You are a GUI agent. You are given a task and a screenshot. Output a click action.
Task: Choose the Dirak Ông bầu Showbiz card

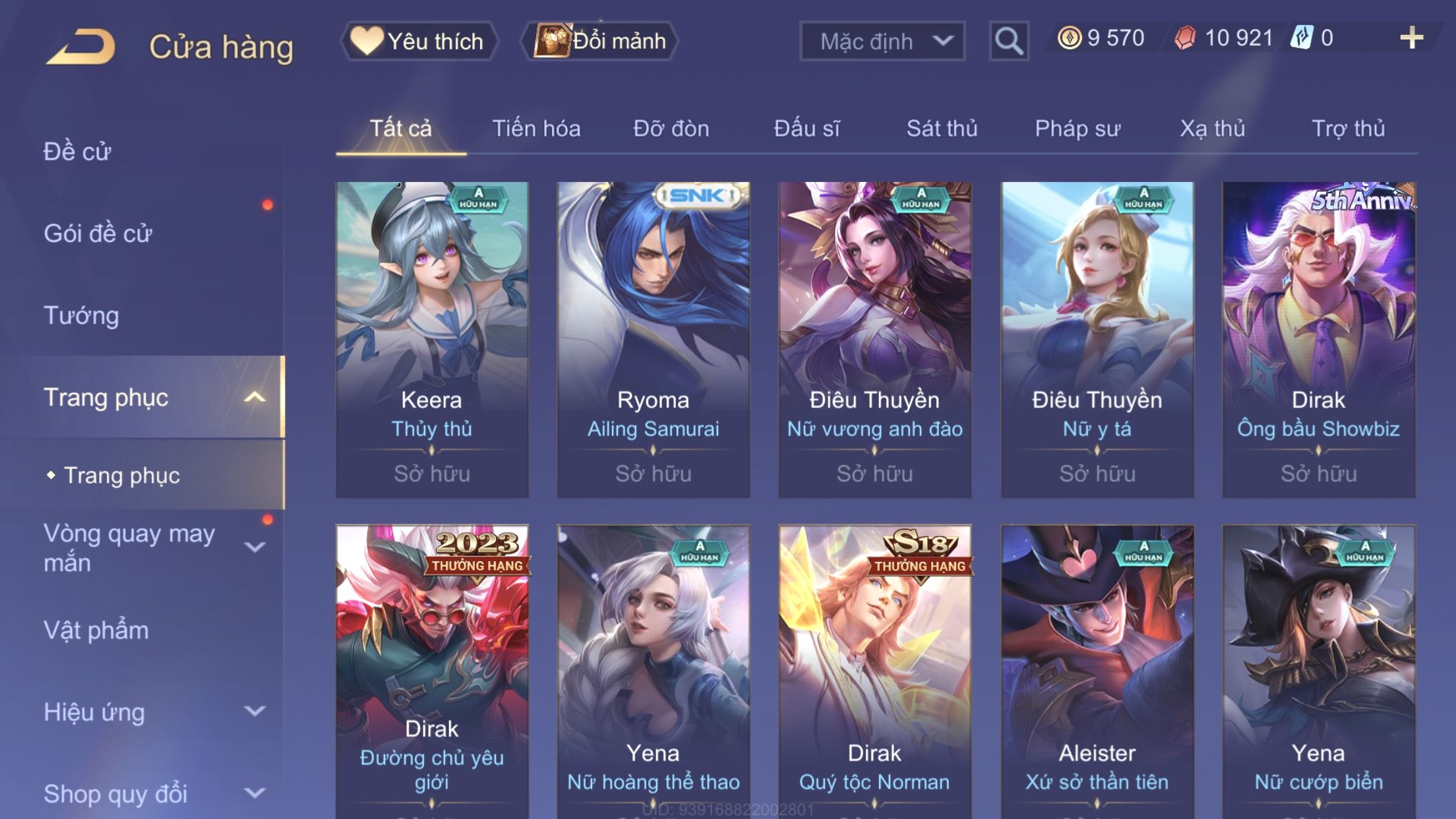point(1318,339)
